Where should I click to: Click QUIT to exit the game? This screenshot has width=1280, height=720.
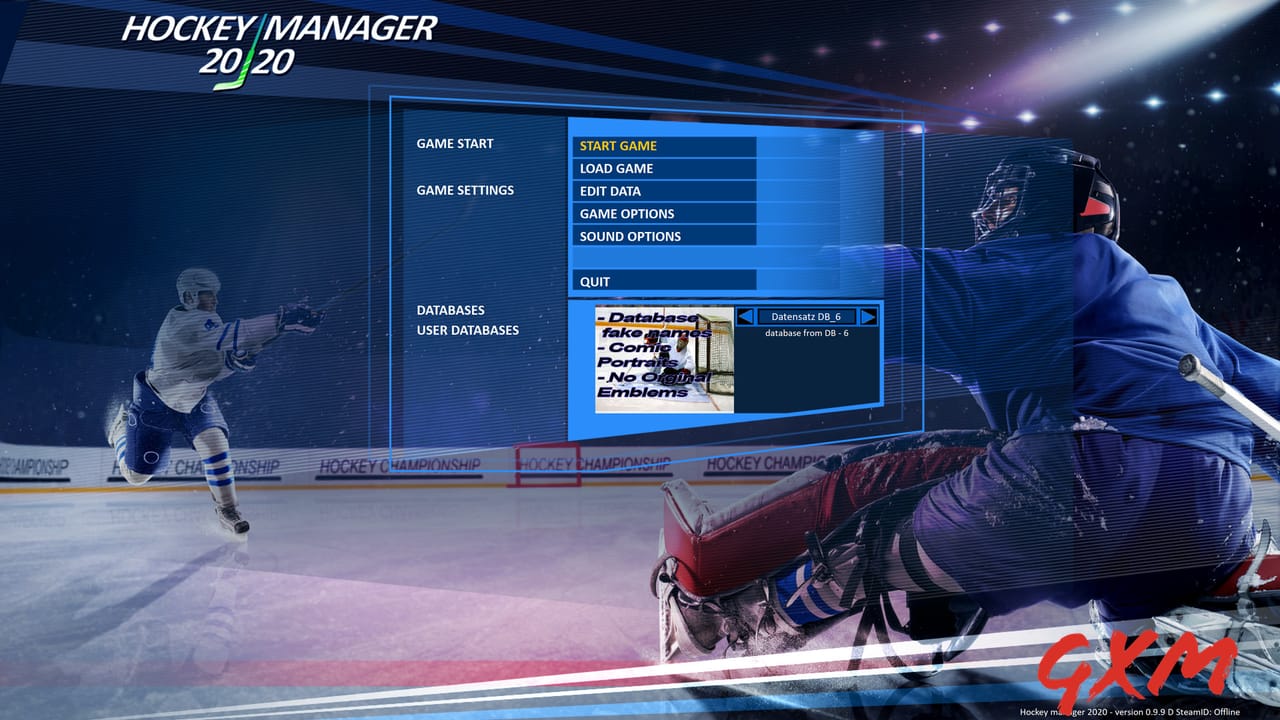point(593,281)
